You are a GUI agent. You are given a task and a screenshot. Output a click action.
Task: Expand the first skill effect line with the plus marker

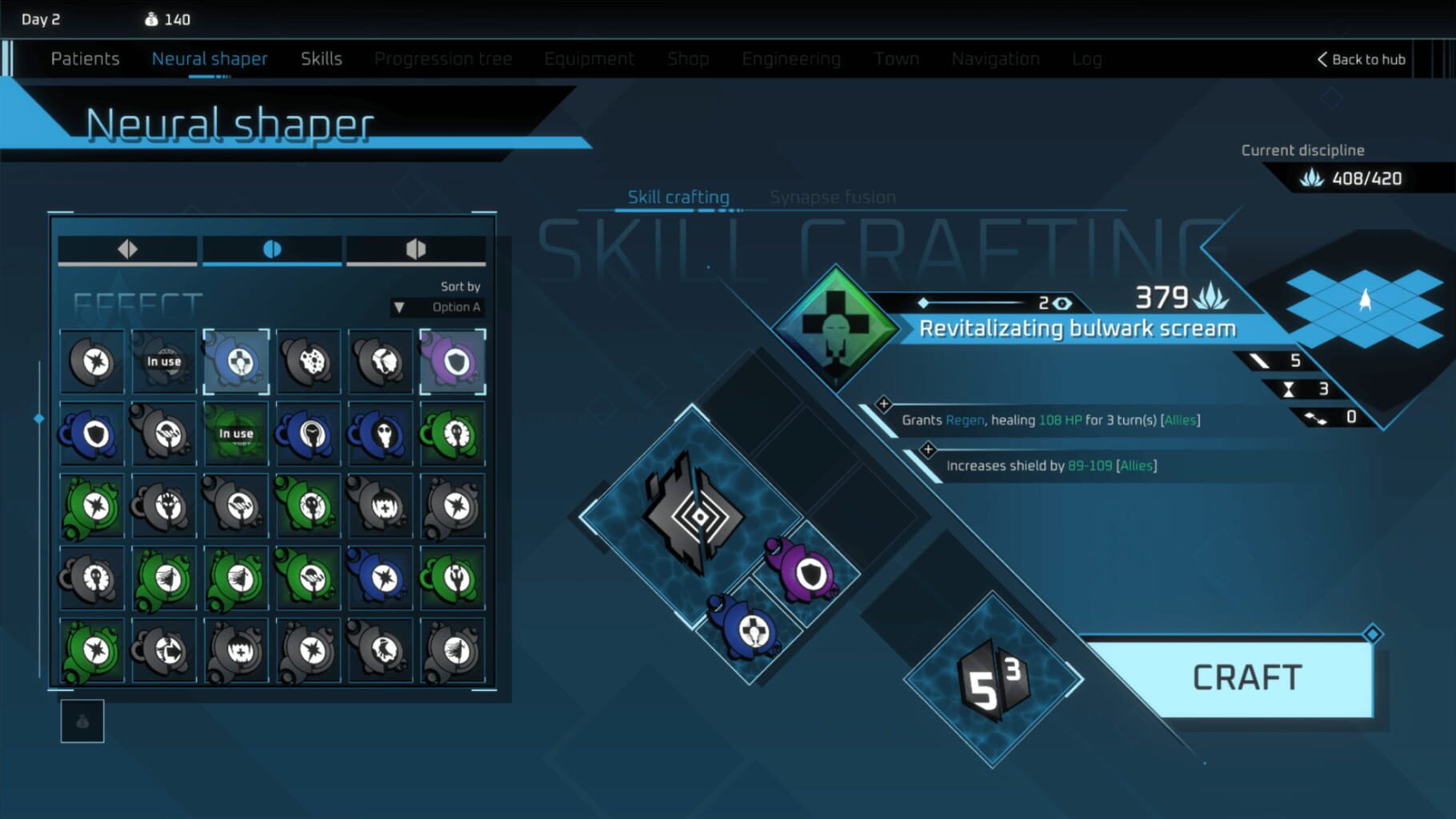885,404
